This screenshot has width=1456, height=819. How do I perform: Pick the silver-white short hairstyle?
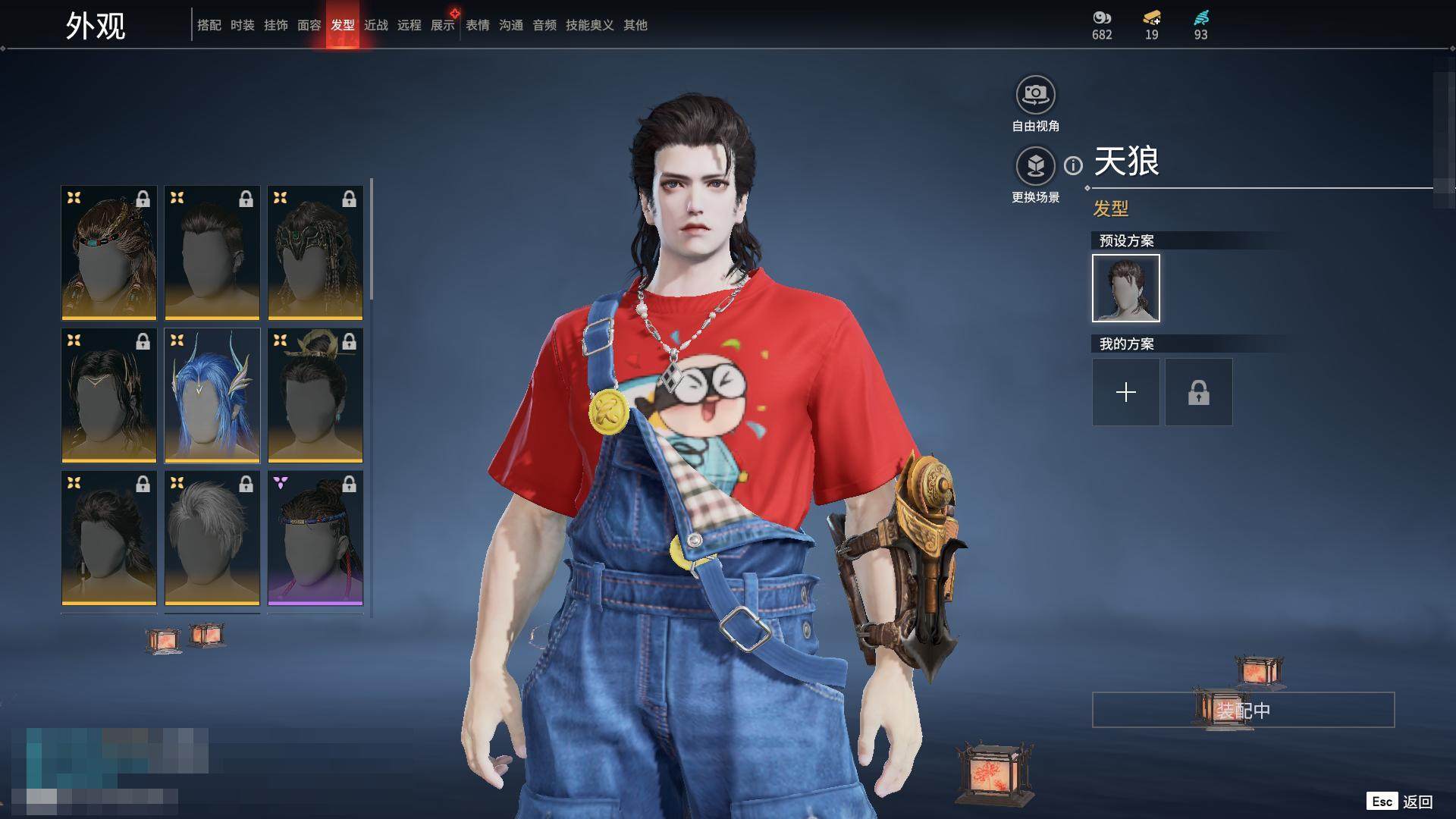point(212,538)
